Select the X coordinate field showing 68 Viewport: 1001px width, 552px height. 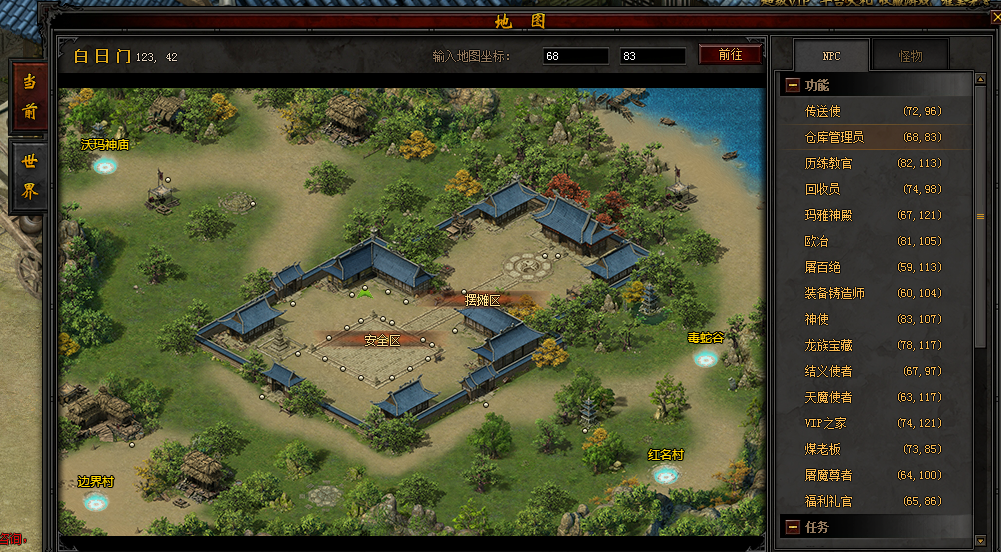coord(575,56)
